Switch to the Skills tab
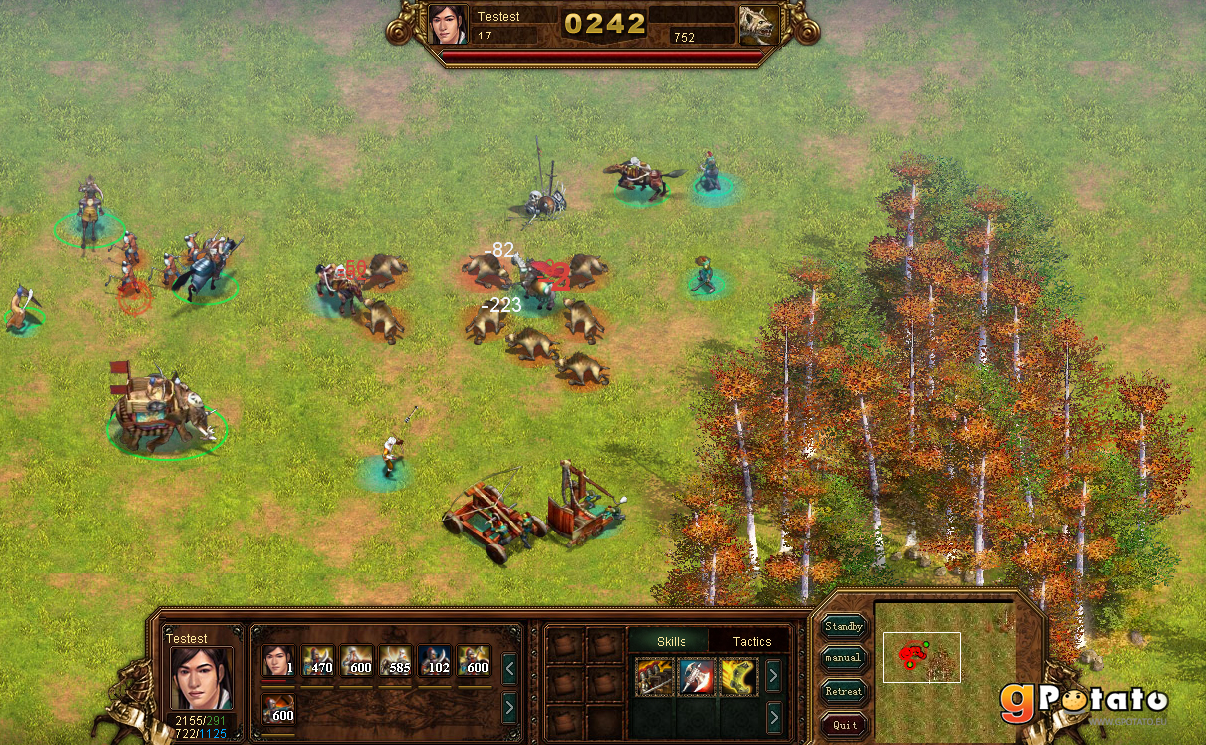Image resolution: width=1206 pixels, height=745 pixels. [x=671, y=641]
